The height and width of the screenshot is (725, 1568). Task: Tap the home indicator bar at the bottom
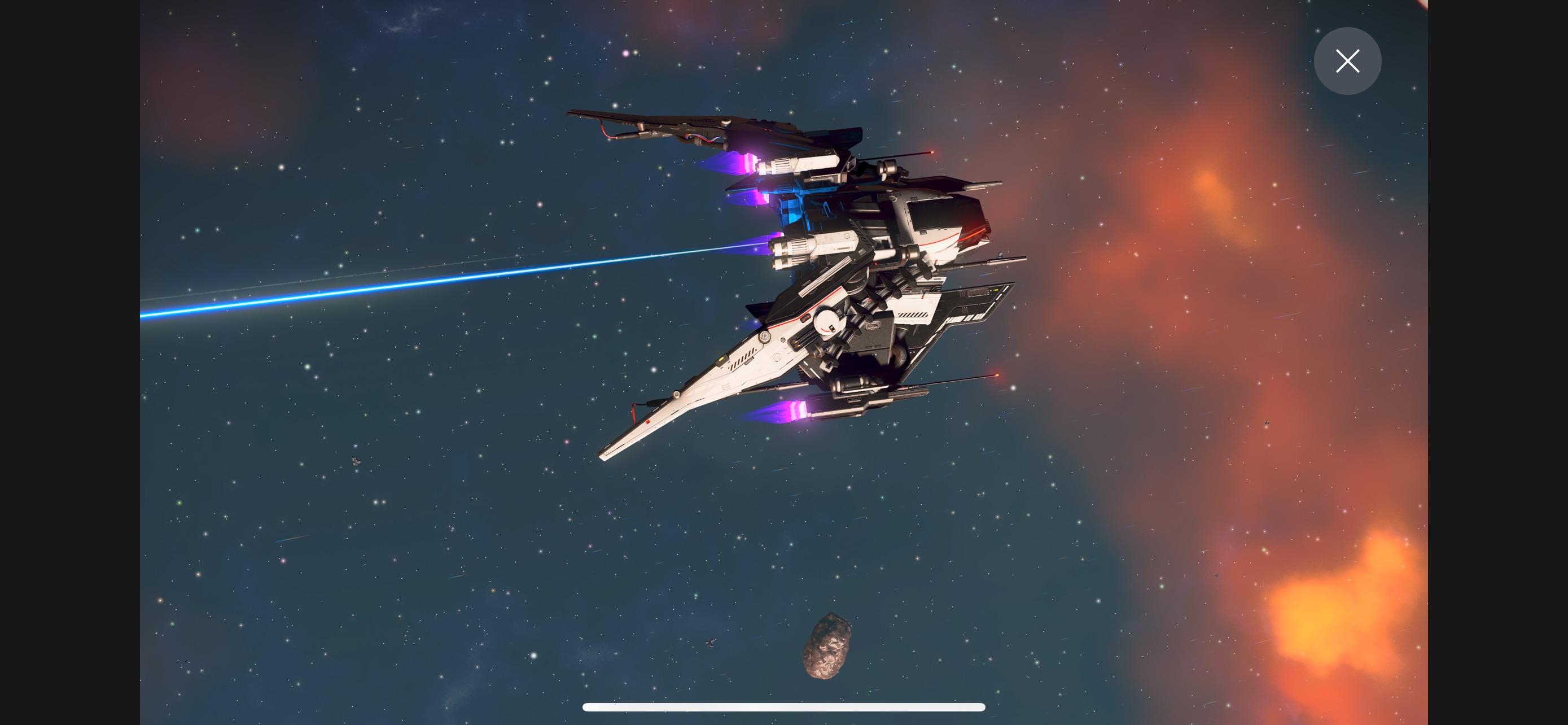784,707
